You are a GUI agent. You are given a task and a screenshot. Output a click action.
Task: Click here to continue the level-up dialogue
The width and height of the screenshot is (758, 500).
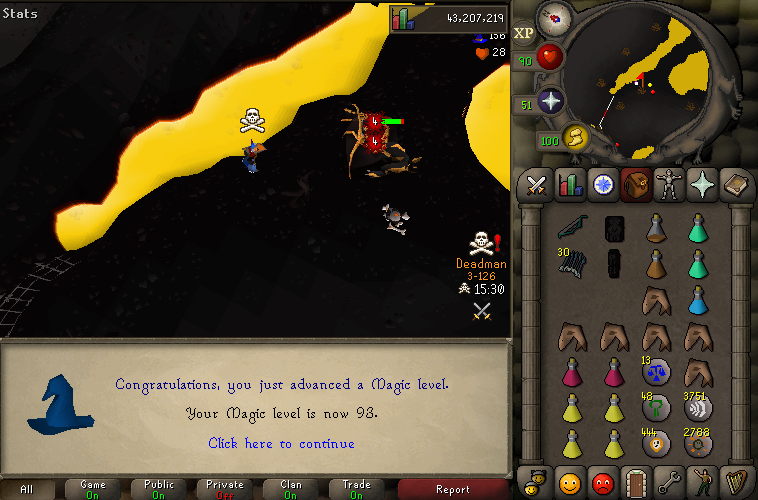click(281, 443)
